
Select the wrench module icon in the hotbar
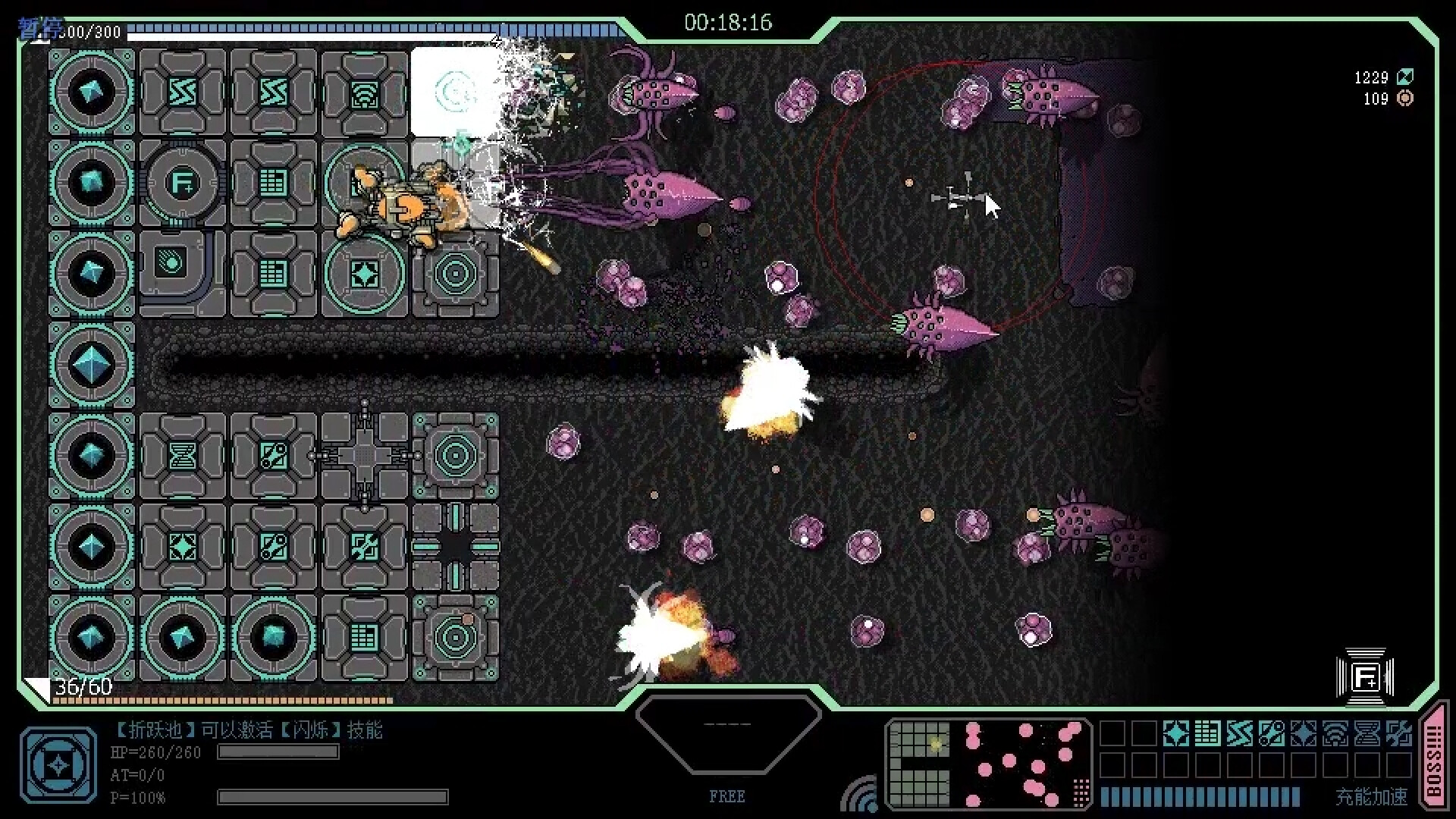pyautogui.click(x=1399, y=733)
